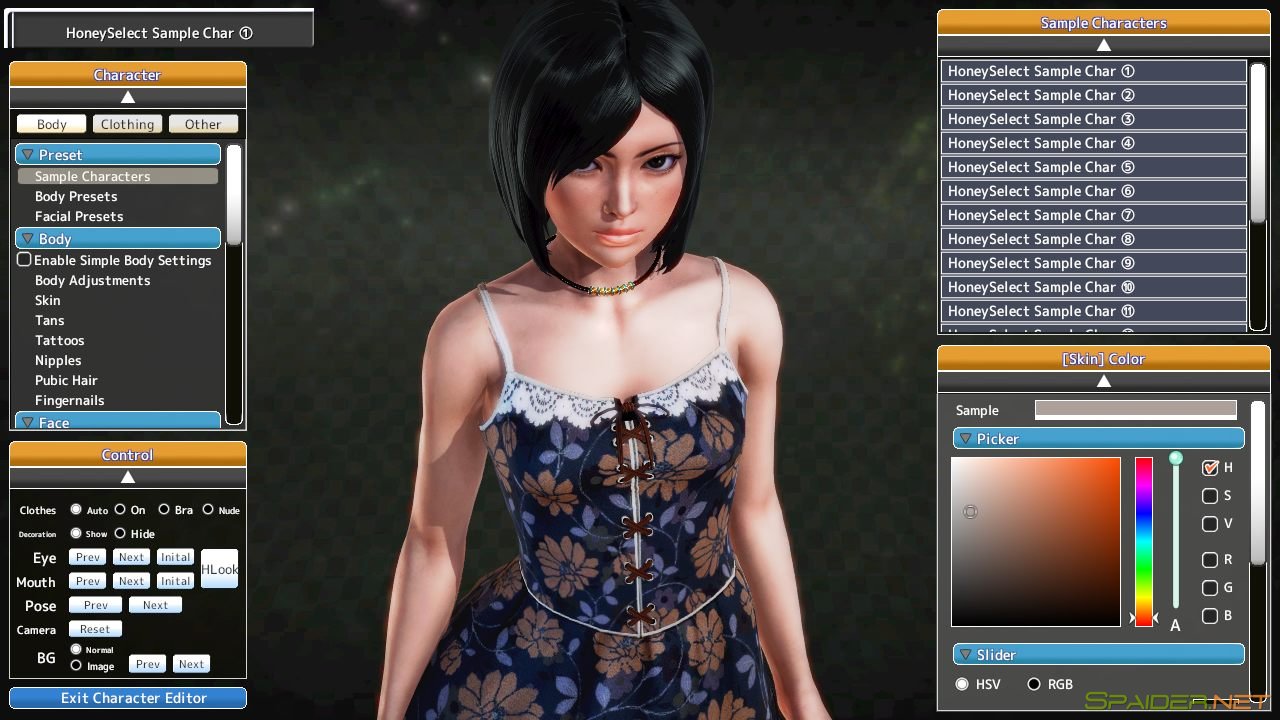The image size is (1280, 720).
Task: Click the hue slider in the Skin Color picker
Action: pos(1144,540)
